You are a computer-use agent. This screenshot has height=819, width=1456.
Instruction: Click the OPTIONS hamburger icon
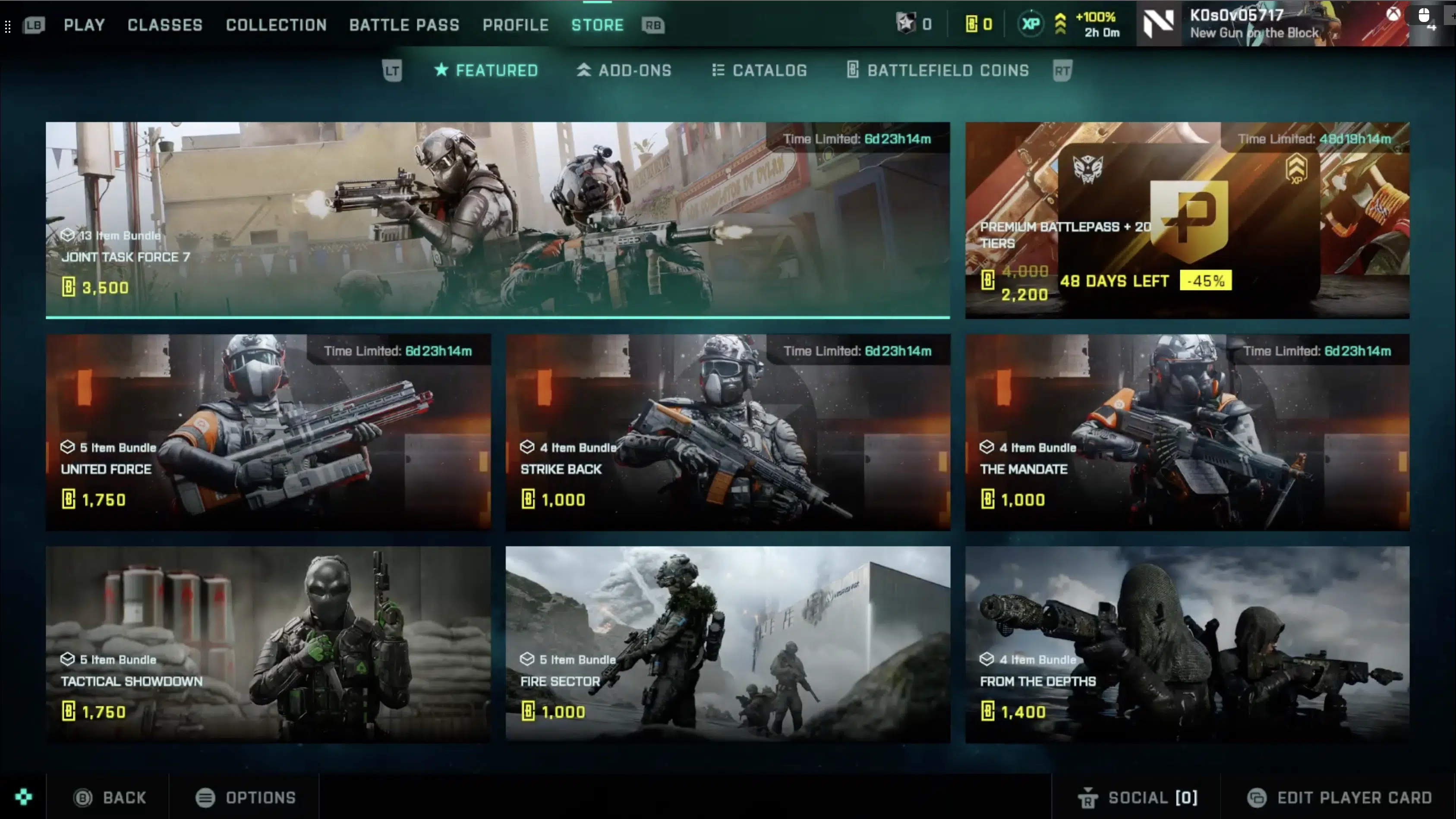206,797
